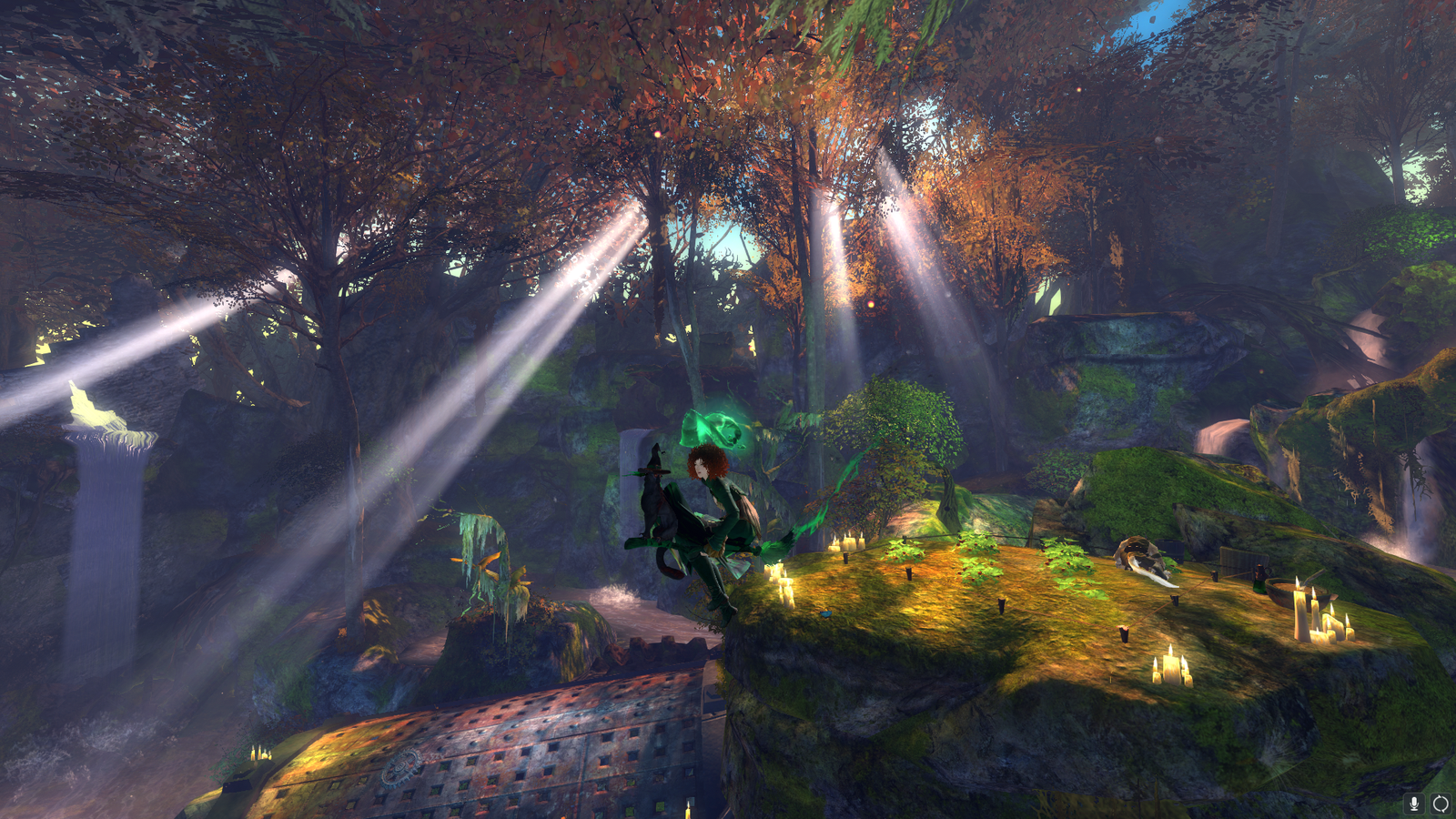Toggle the microphone voice chat button
1456x819 pixels.
1414,803
